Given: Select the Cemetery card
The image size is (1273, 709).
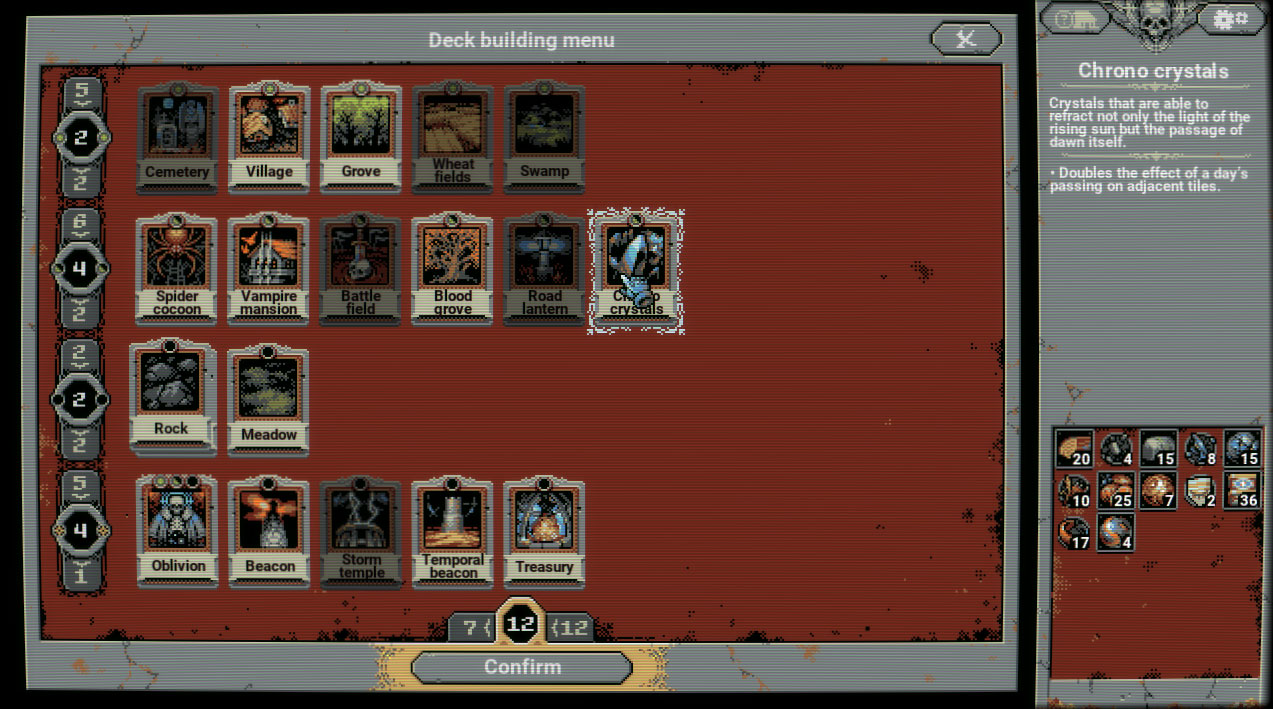Looking at the screenshot, I should (177, 137).
